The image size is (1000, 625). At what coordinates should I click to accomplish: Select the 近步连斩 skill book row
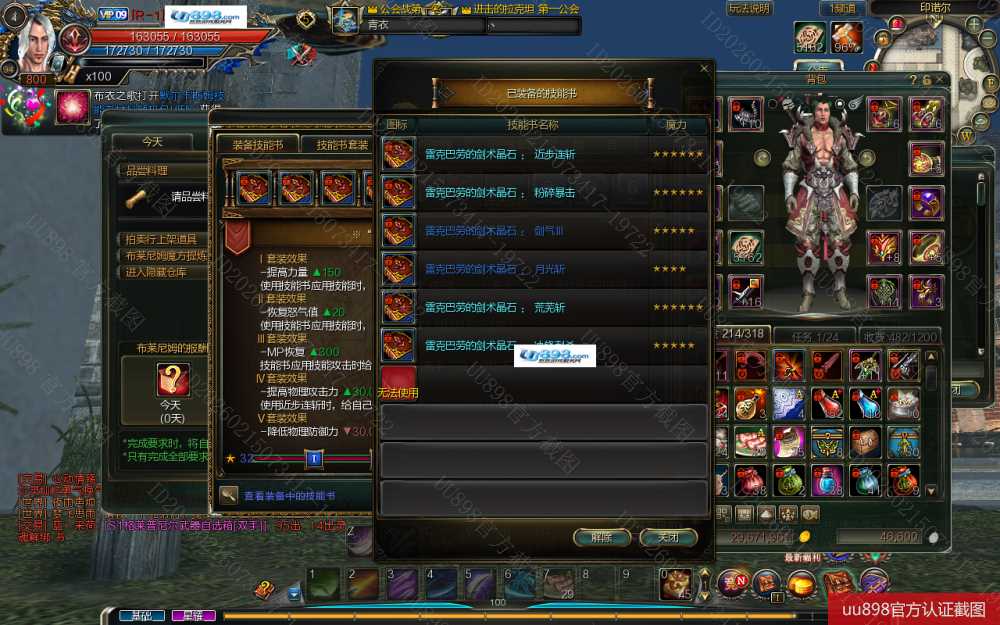(x=545, y=155)
